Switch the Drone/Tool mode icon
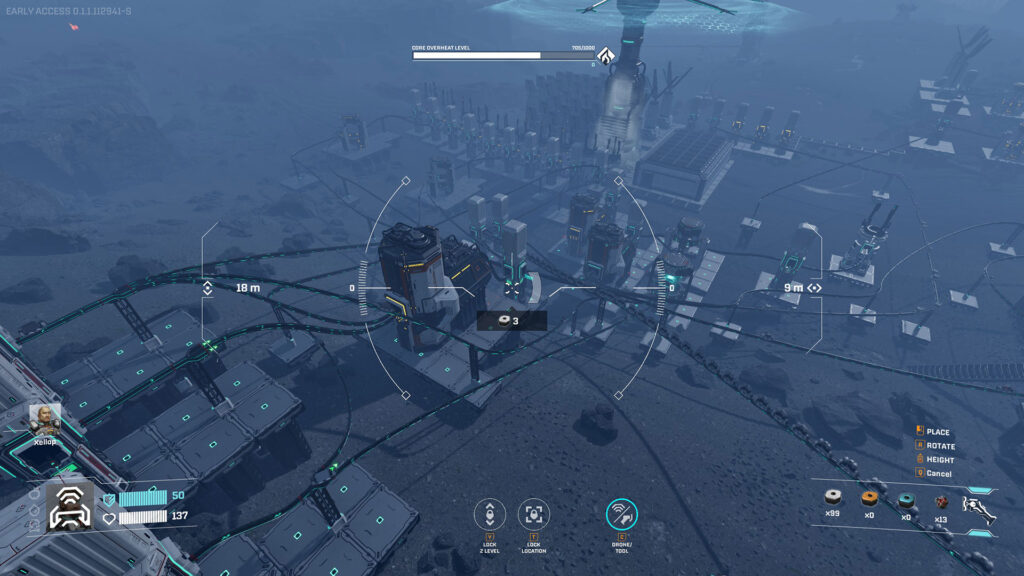Screen dimensions: 1024x576 click(x=622, y=514)
